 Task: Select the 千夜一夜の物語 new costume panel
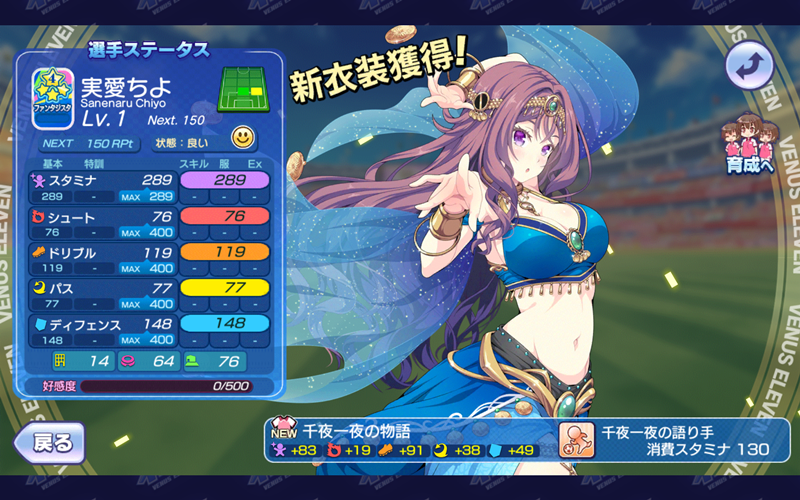coord(412,440)
